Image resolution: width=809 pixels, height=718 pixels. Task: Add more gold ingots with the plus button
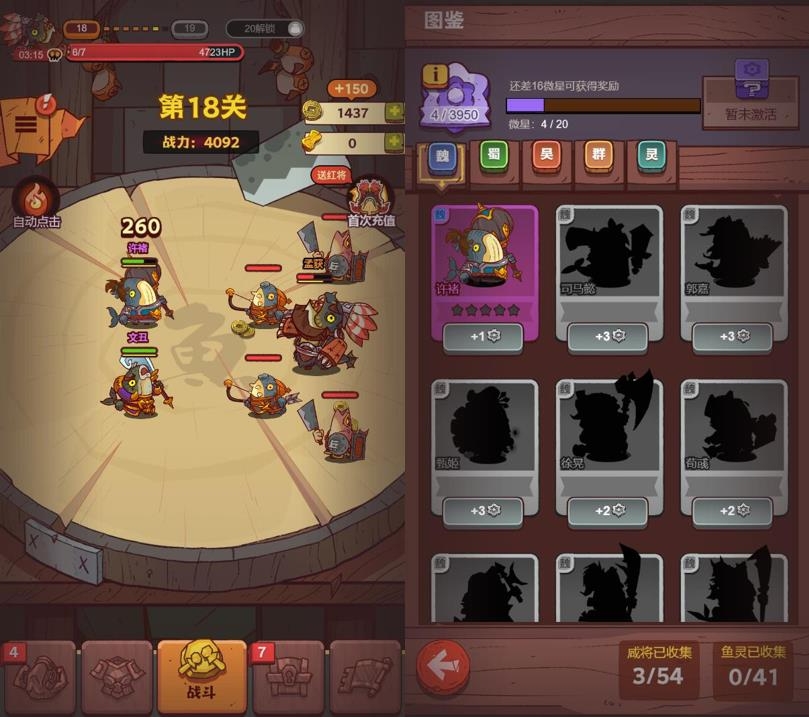pos(394,143)
